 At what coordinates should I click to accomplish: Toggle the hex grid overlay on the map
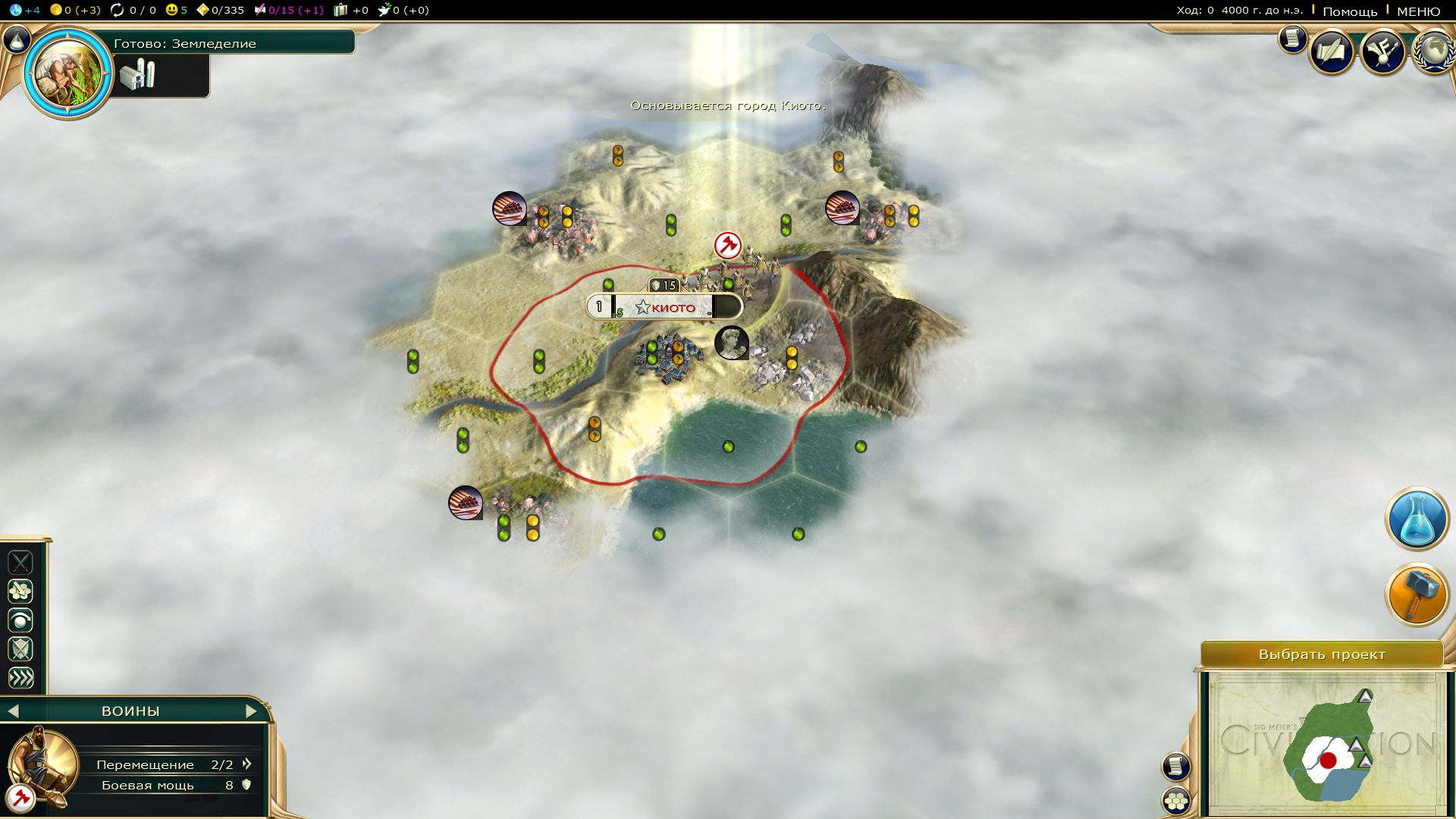[x=1174, y=800]
